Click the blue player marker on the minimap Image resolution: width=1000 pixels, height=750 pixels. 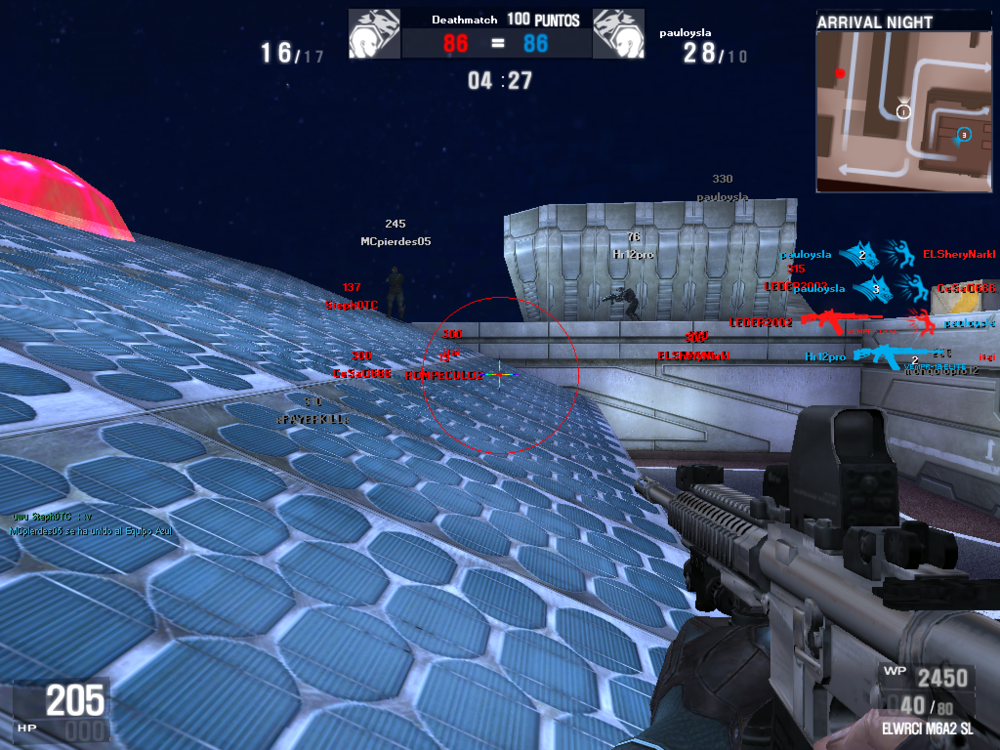963,134
